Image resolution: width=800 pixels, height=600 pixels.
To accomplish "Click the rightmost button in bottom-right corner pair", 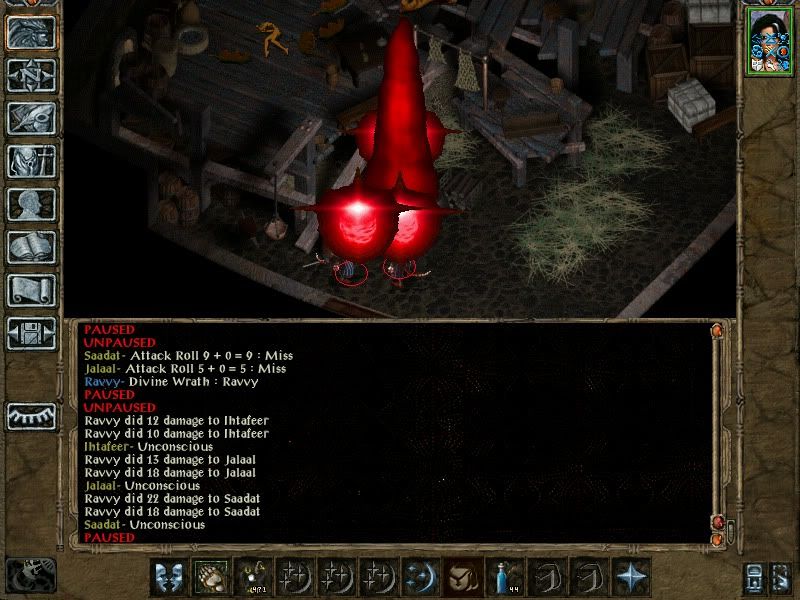I will tap(781, 577).
